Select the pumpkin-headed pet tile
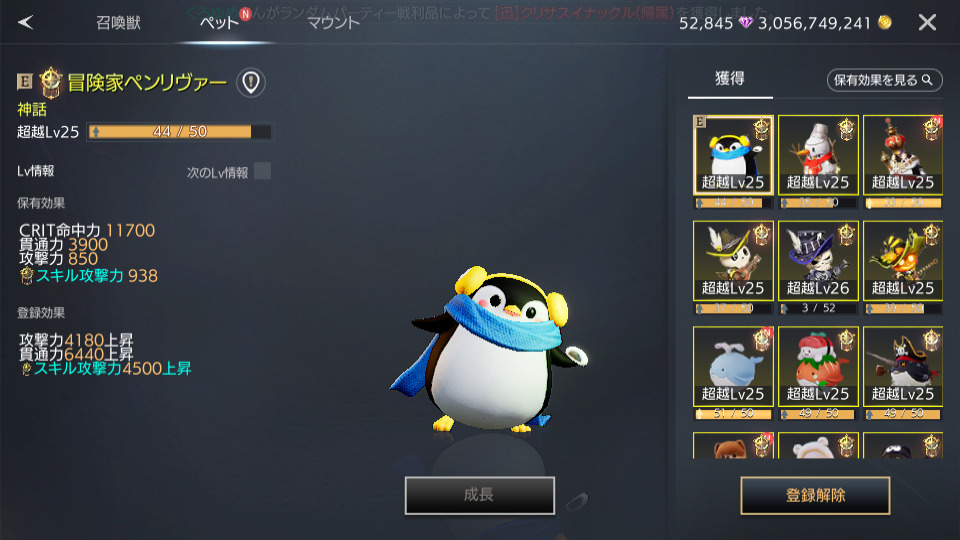Screen dimensions: 960x540 coord(902,260)
